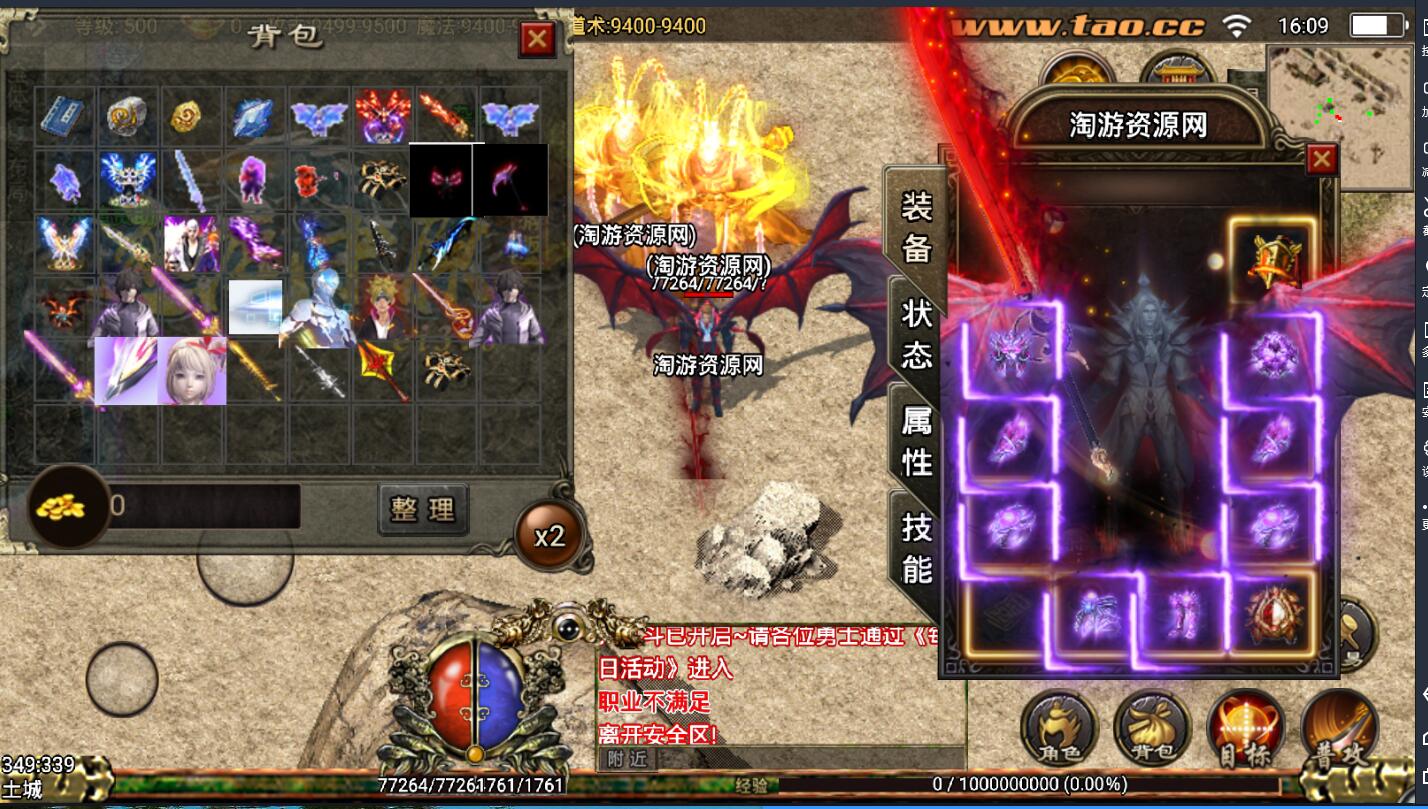Toggle the x2 speed button

[x=549, y=536]
